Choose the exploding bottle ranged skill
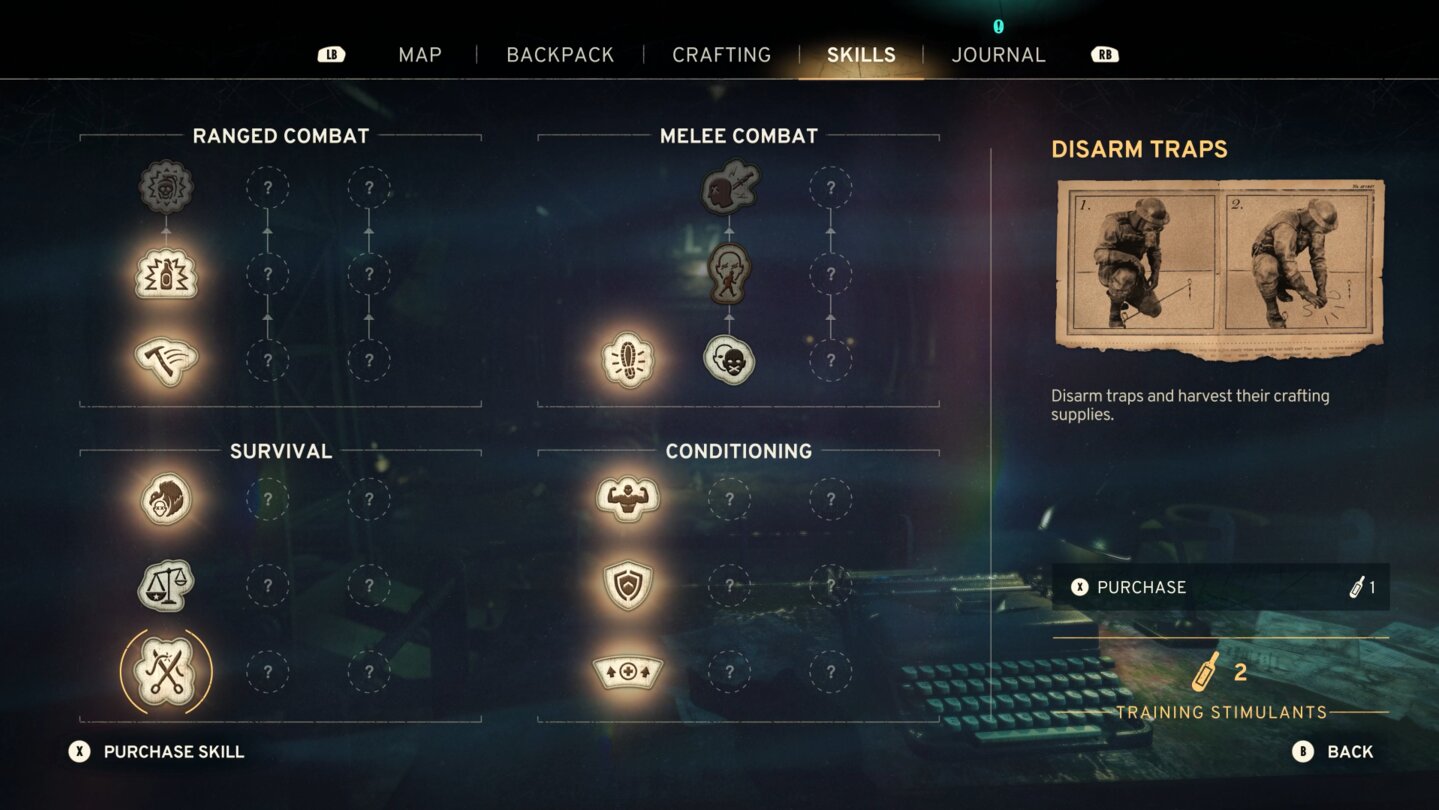Screen dimensions: 1439x810 (x=166, y=274)
